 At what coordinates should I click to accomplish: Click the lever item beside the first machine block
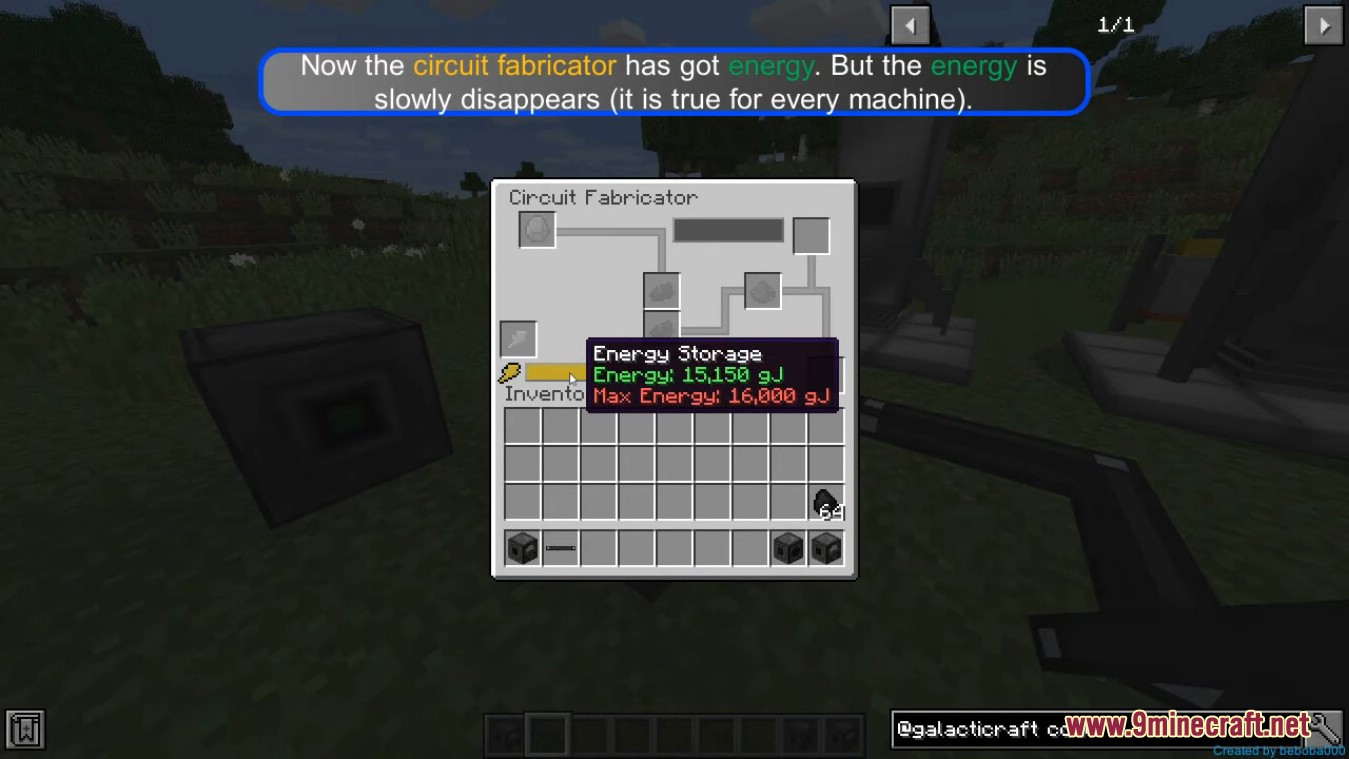[x=559, y=548]
